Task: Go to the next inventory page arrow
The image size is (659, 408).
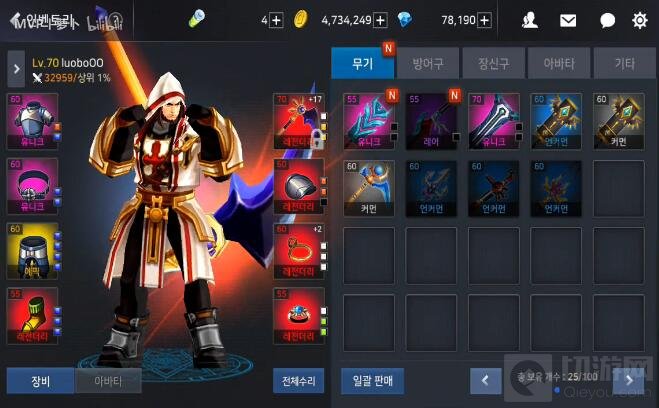Action: [629, 380]
